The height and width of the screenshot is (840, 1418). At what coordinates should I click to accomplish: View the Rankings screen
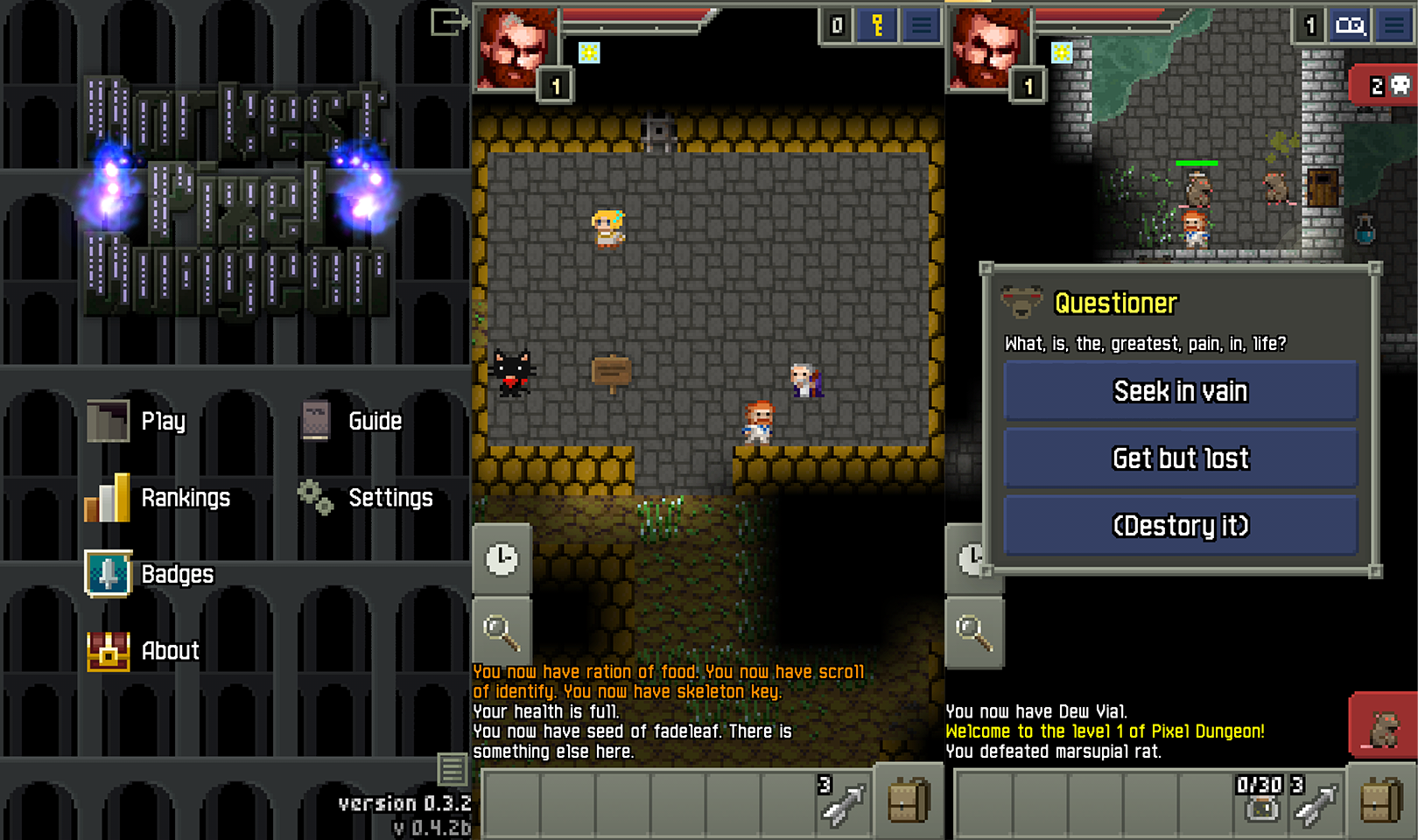[158, 498]
